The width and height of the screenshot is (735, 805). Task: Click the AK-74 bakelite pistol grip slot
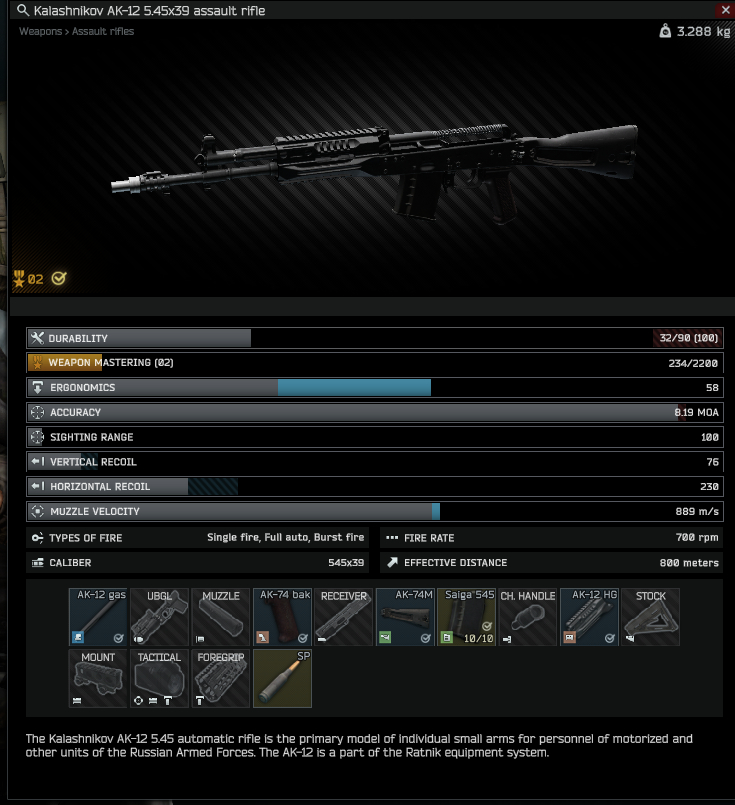click(283, 617)
